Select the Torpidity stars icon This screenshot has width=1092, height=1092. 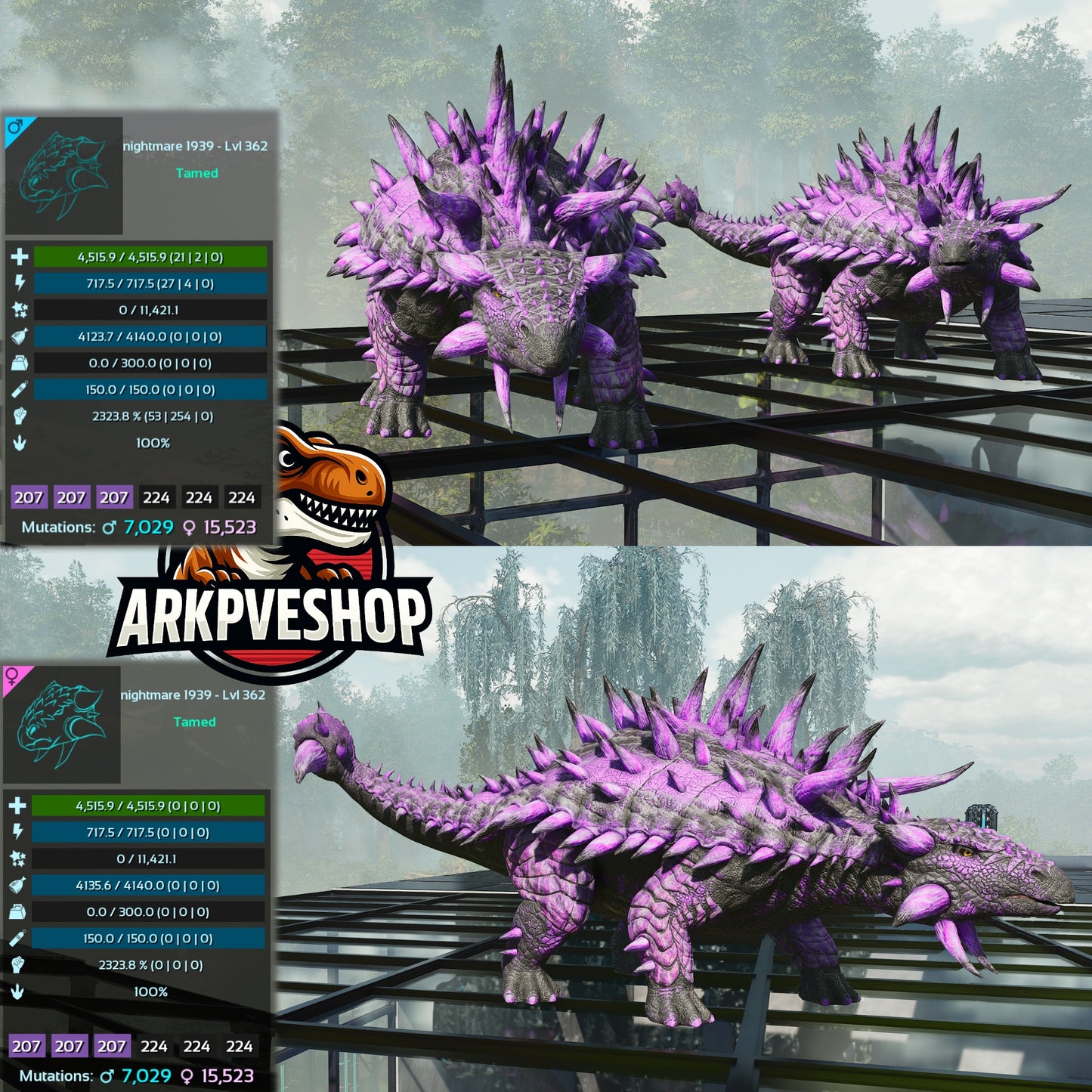tap(20, 311)
